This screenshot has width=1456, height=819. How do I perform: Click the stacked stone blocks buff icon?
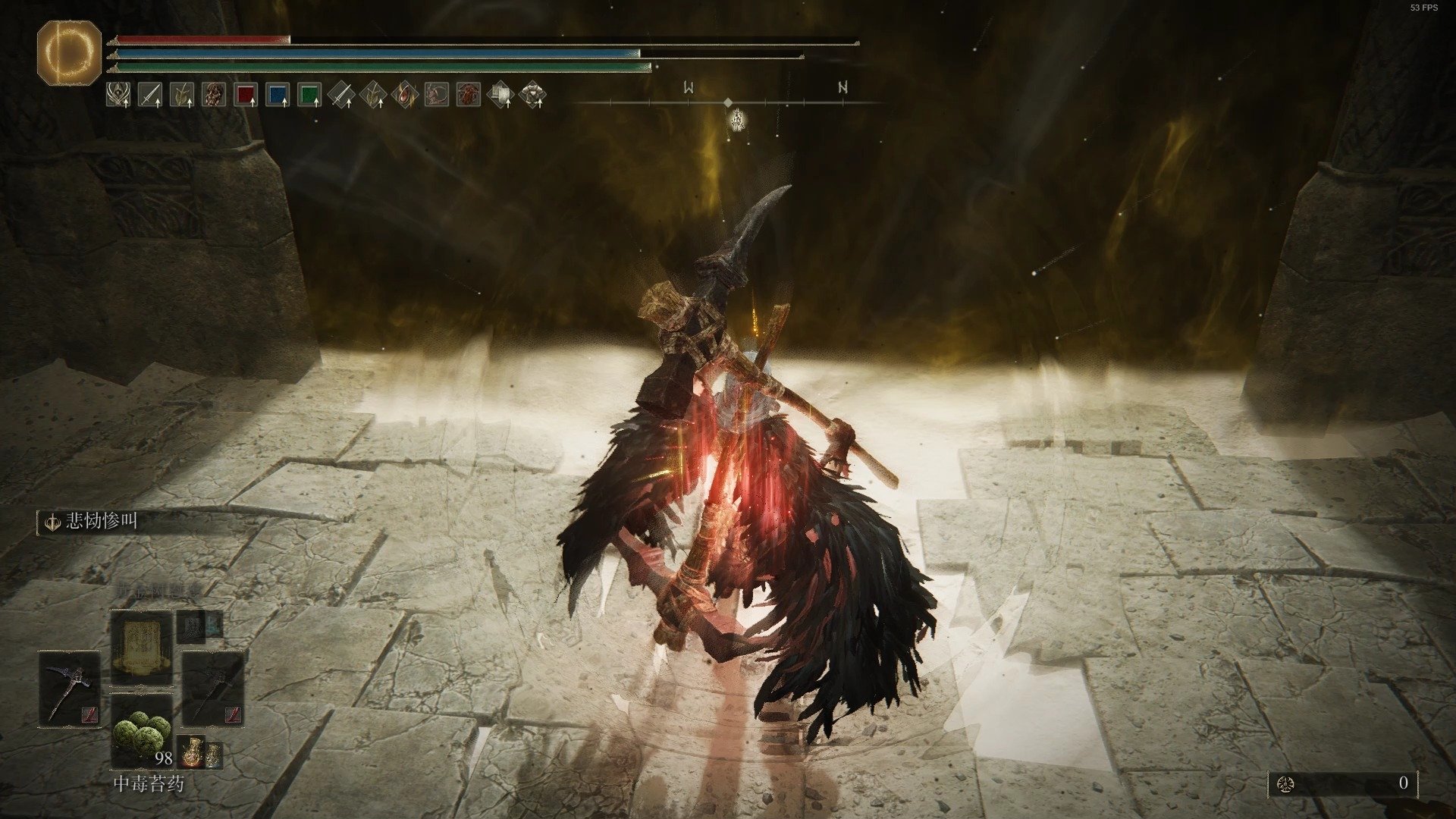[x=500, y=95]
